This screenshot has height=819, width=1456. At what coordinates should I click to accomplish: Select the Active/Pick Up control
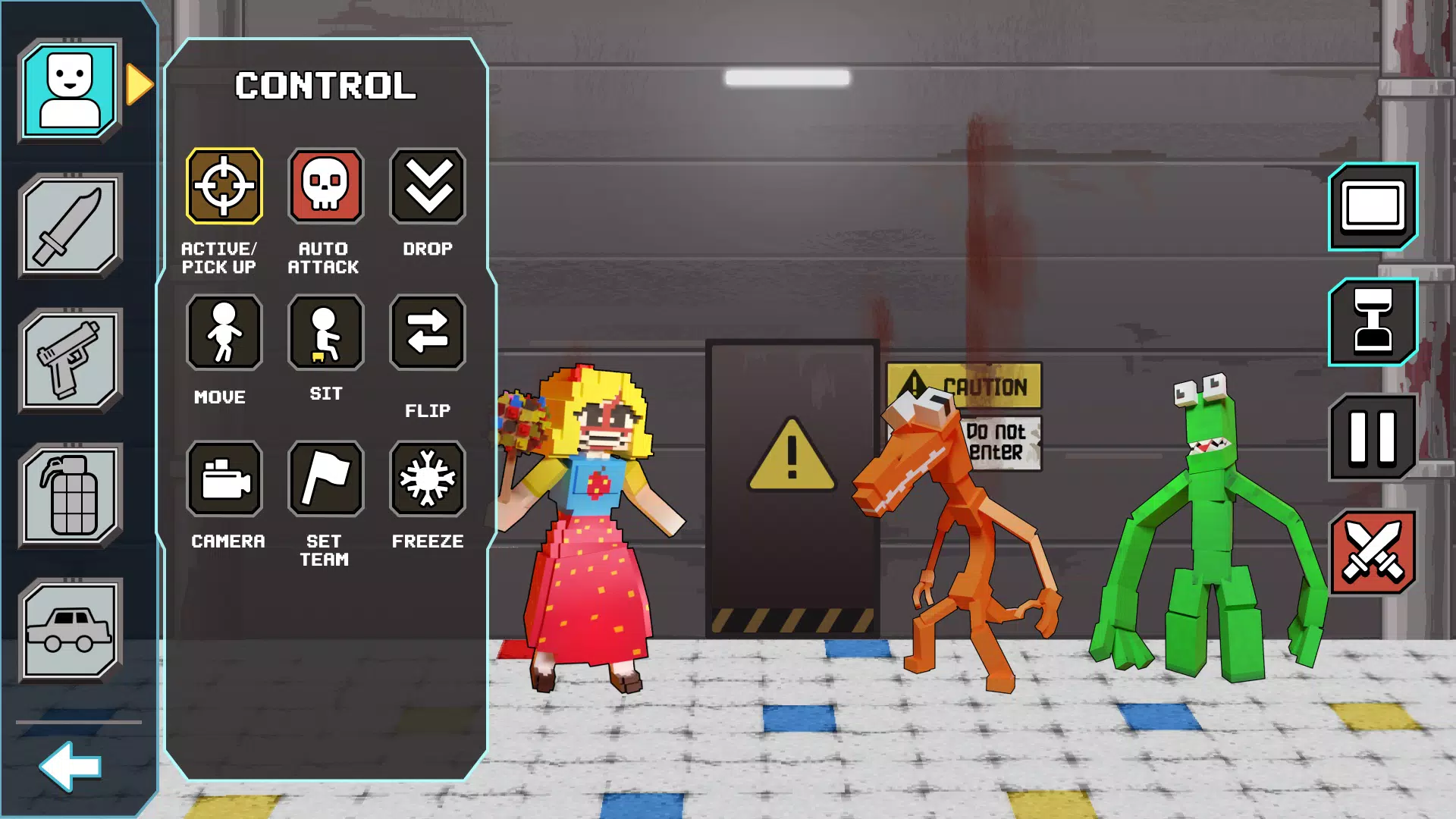point(224,185)
